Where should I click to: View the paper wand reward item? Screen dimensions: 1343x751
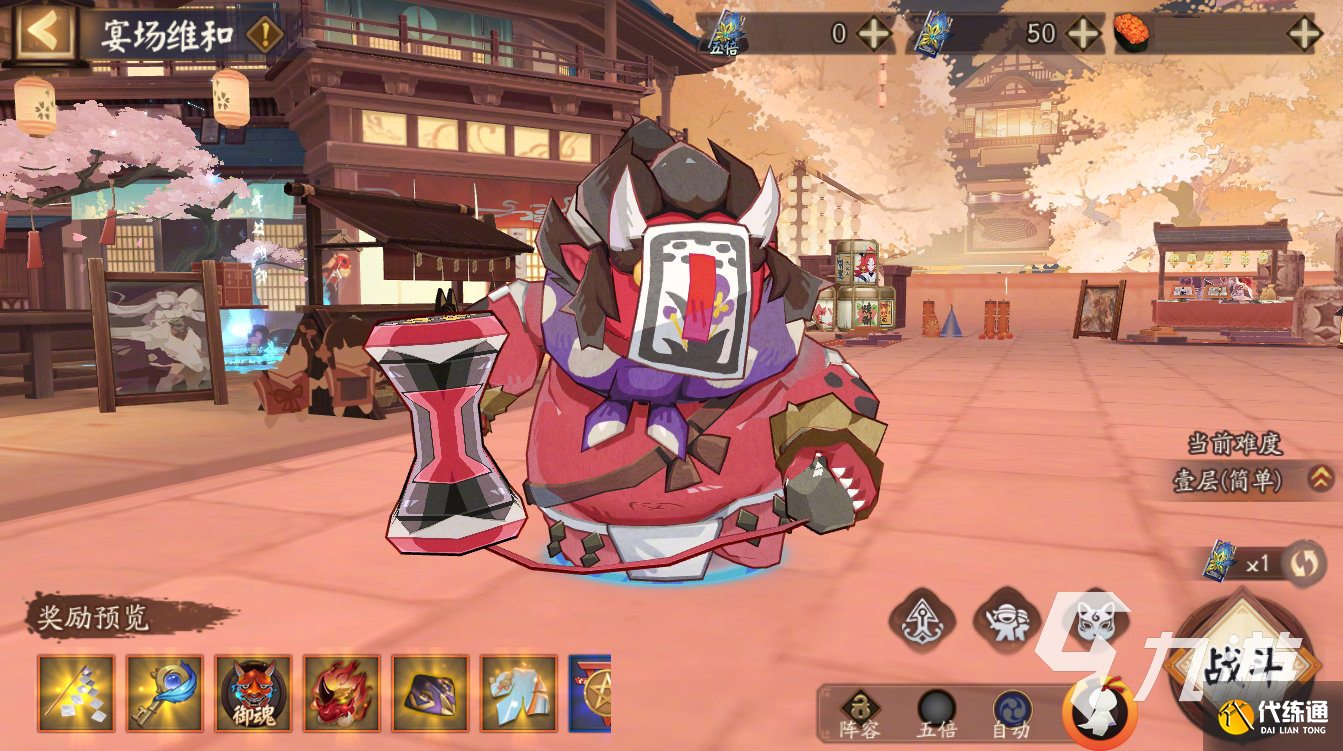76,692
